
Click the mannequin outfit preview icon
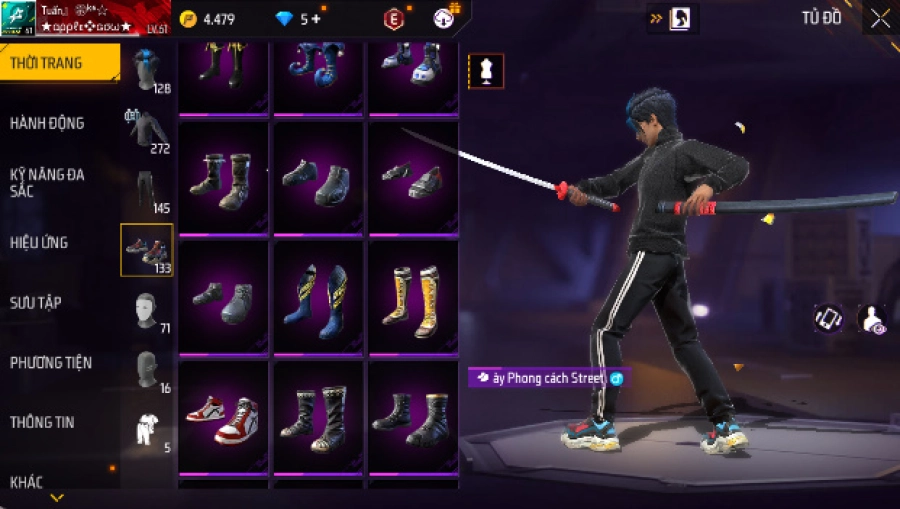point(486,71)
